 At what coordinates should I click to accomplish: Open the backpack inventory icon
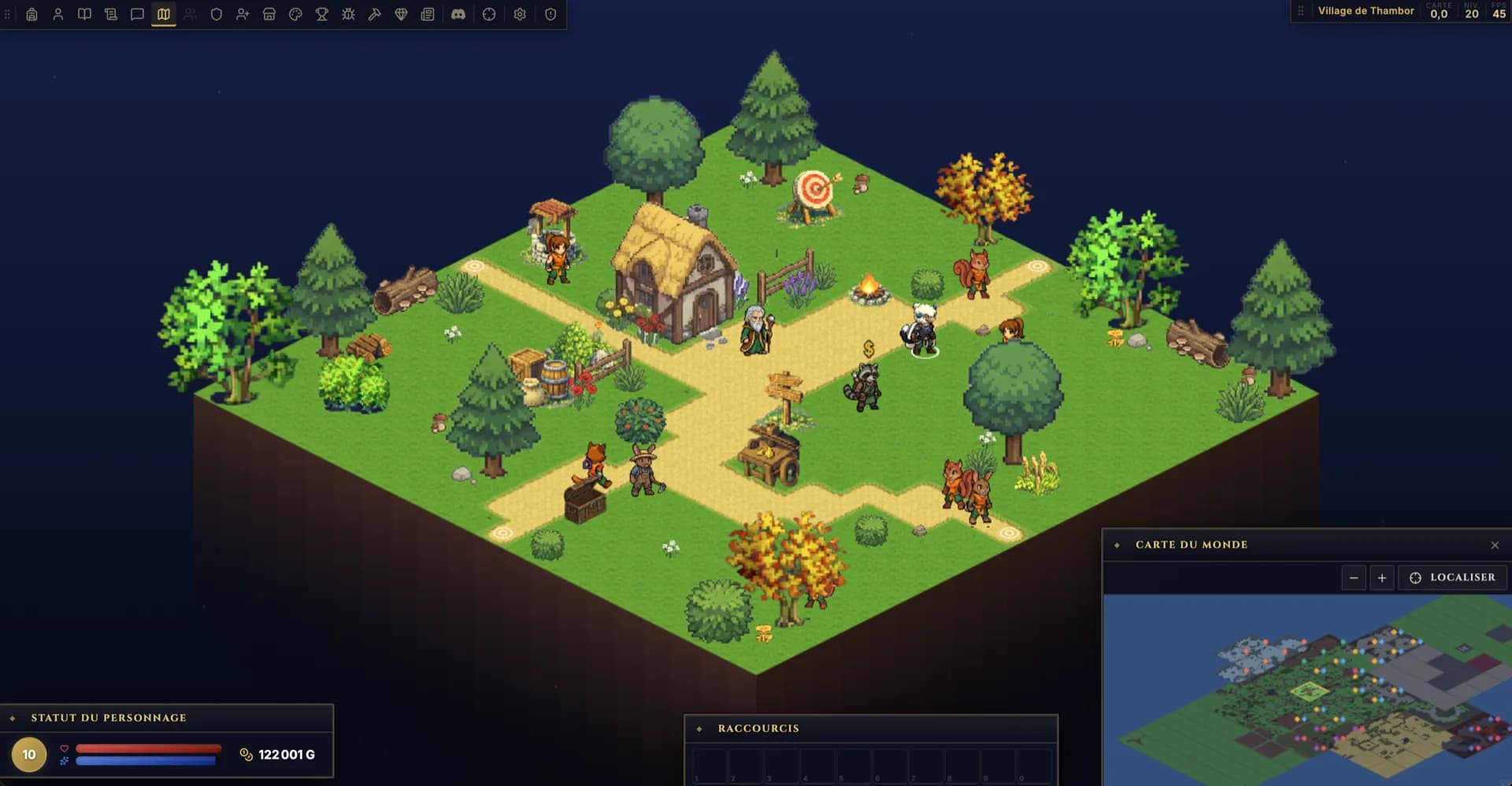31,14
